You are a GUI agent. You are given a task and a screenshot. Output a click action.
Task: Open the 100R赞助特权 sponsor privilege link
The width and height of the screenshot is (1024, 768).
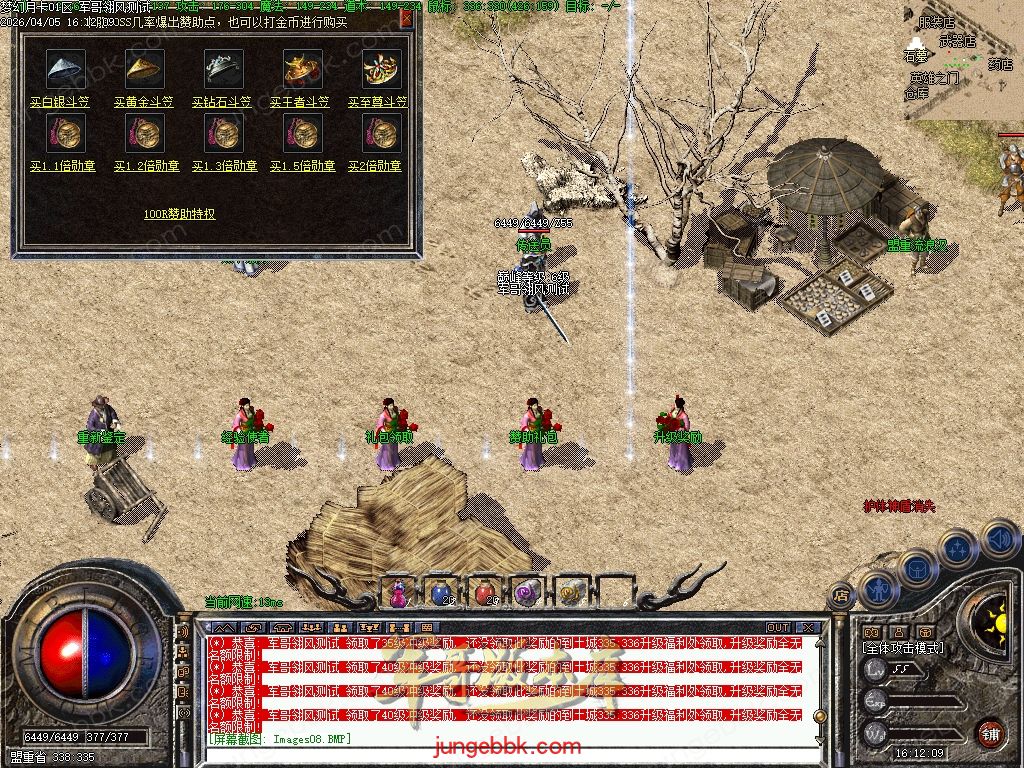179,214
